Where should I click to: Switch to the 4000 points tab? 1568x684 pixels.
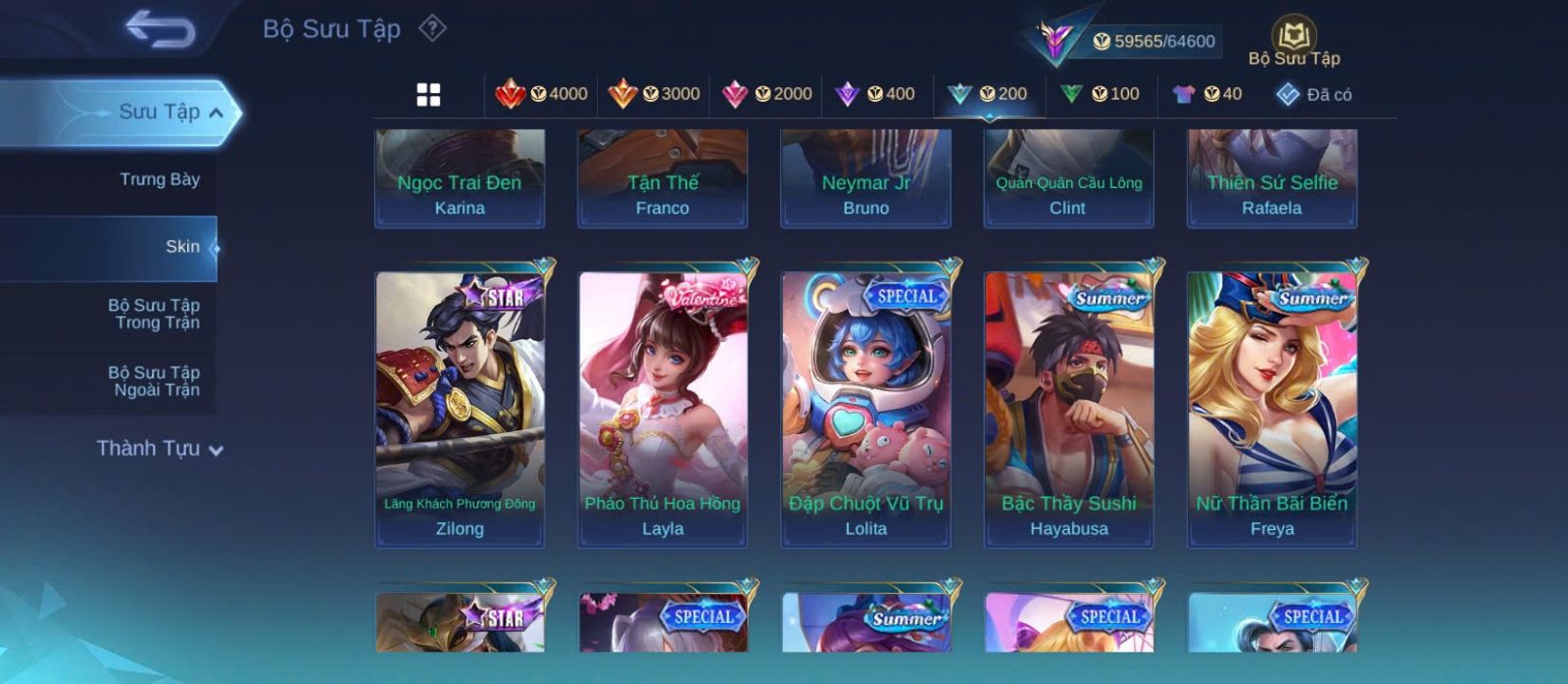(x=542, y=94)
